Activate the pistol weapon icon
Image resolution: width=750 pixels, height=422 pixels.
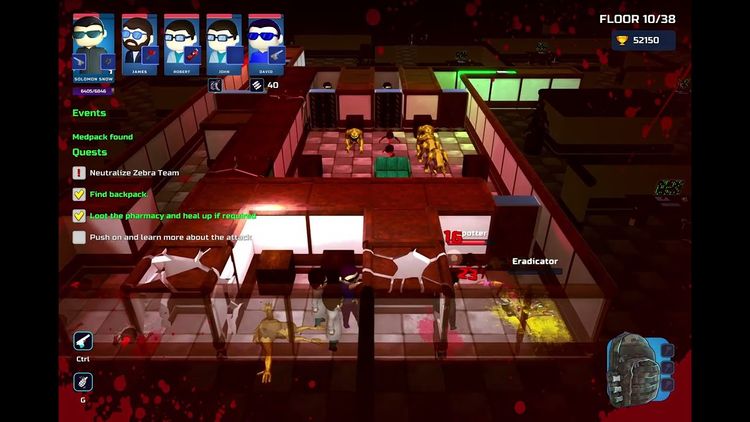(x=83, y=340)
